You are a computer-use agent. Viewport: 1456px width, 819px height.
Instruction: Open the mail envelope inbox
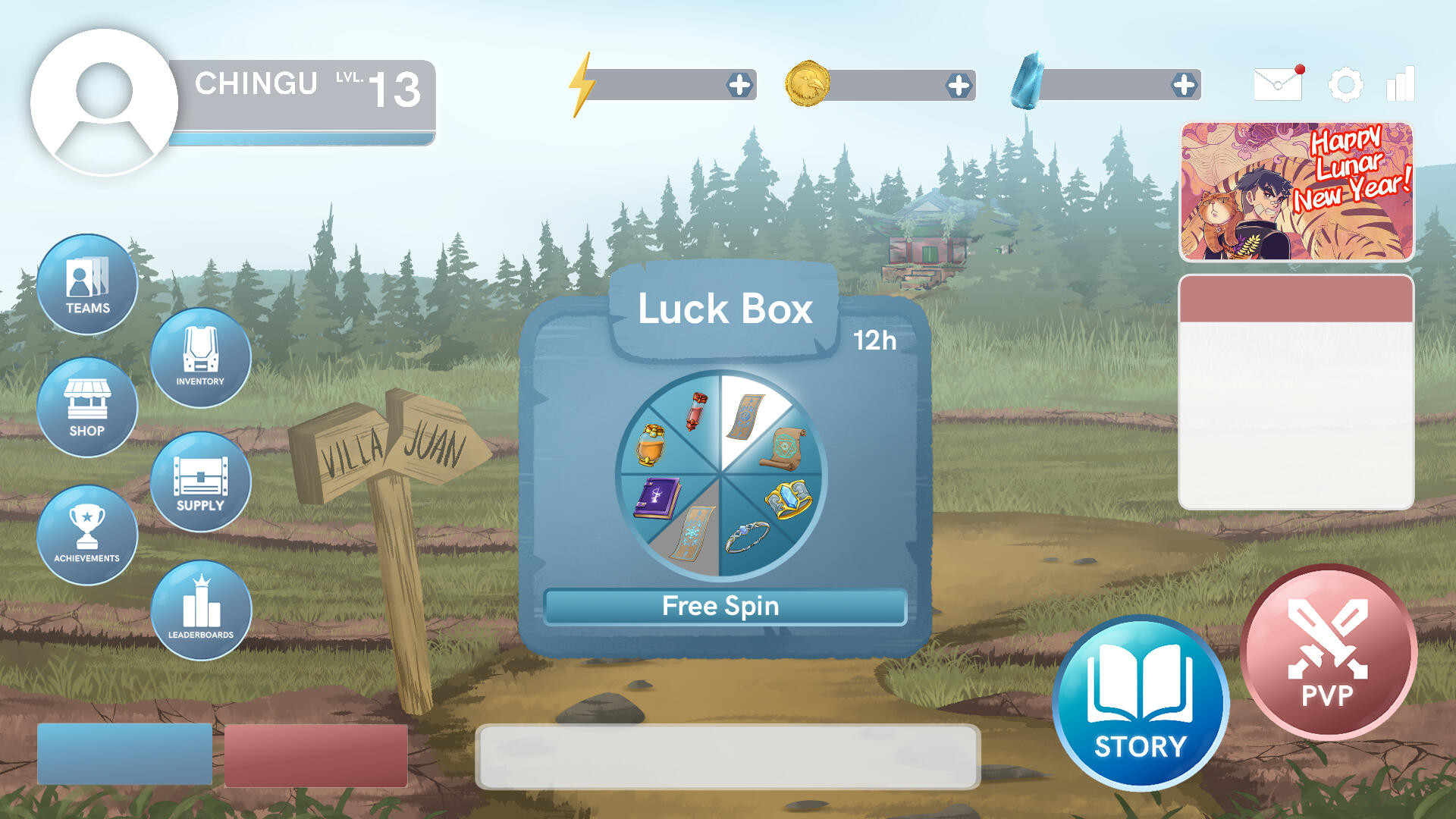(1278, 83)
